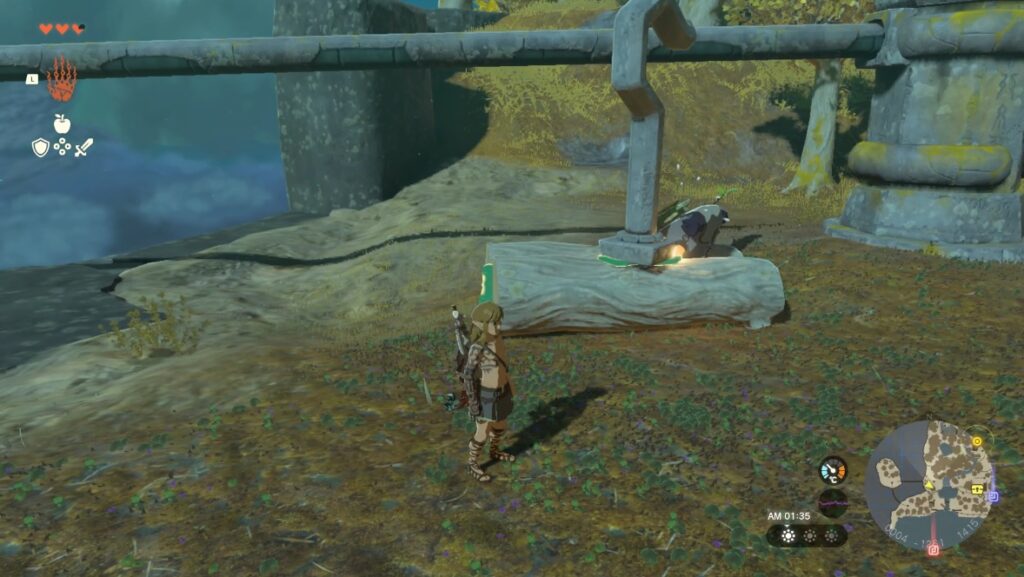Select the yellow objective marker on minimap

tap(976, 440)
